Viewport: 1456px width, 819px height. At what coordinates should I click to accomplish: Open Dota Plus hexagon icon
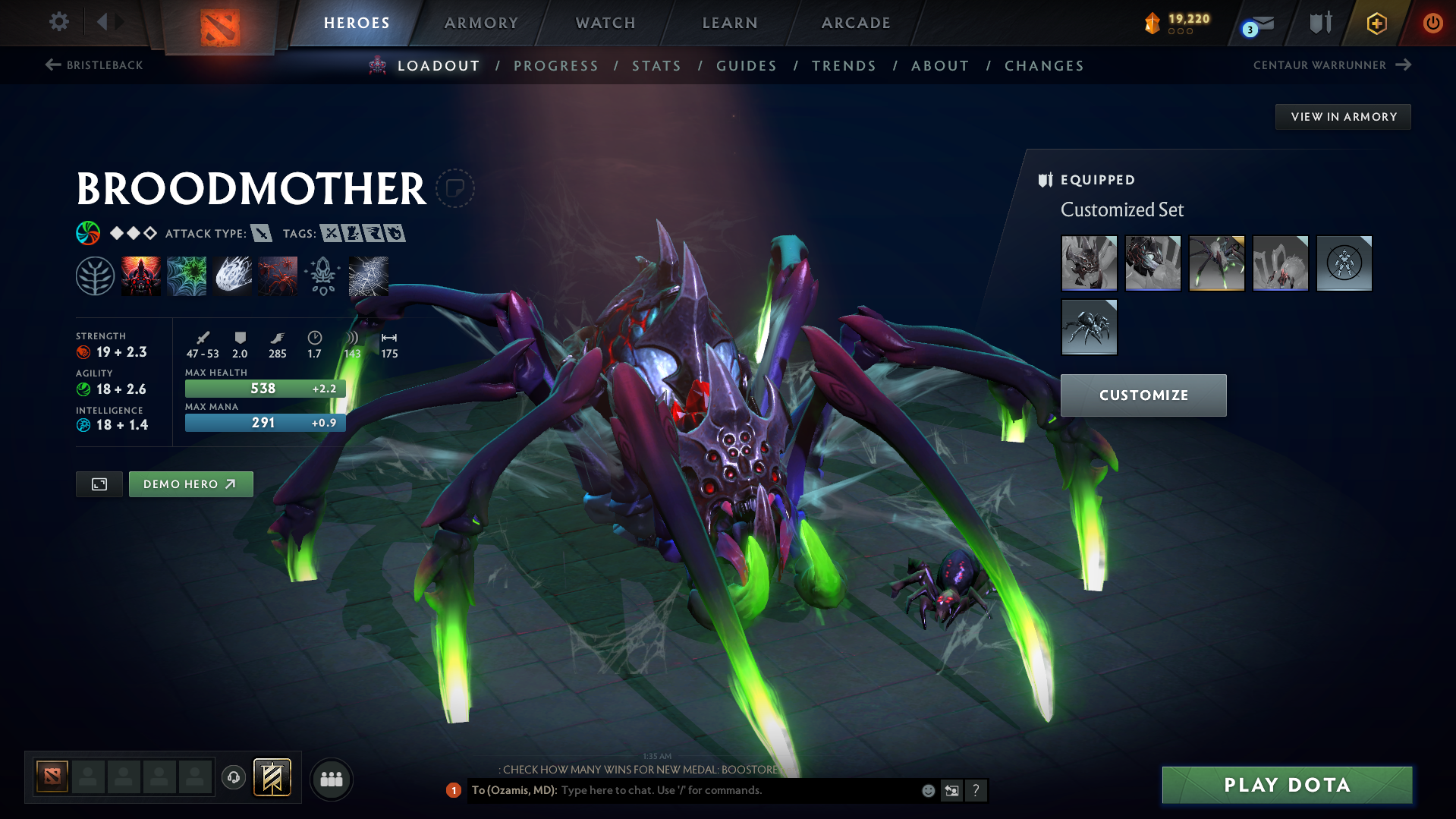click(x=1376, y=23)
